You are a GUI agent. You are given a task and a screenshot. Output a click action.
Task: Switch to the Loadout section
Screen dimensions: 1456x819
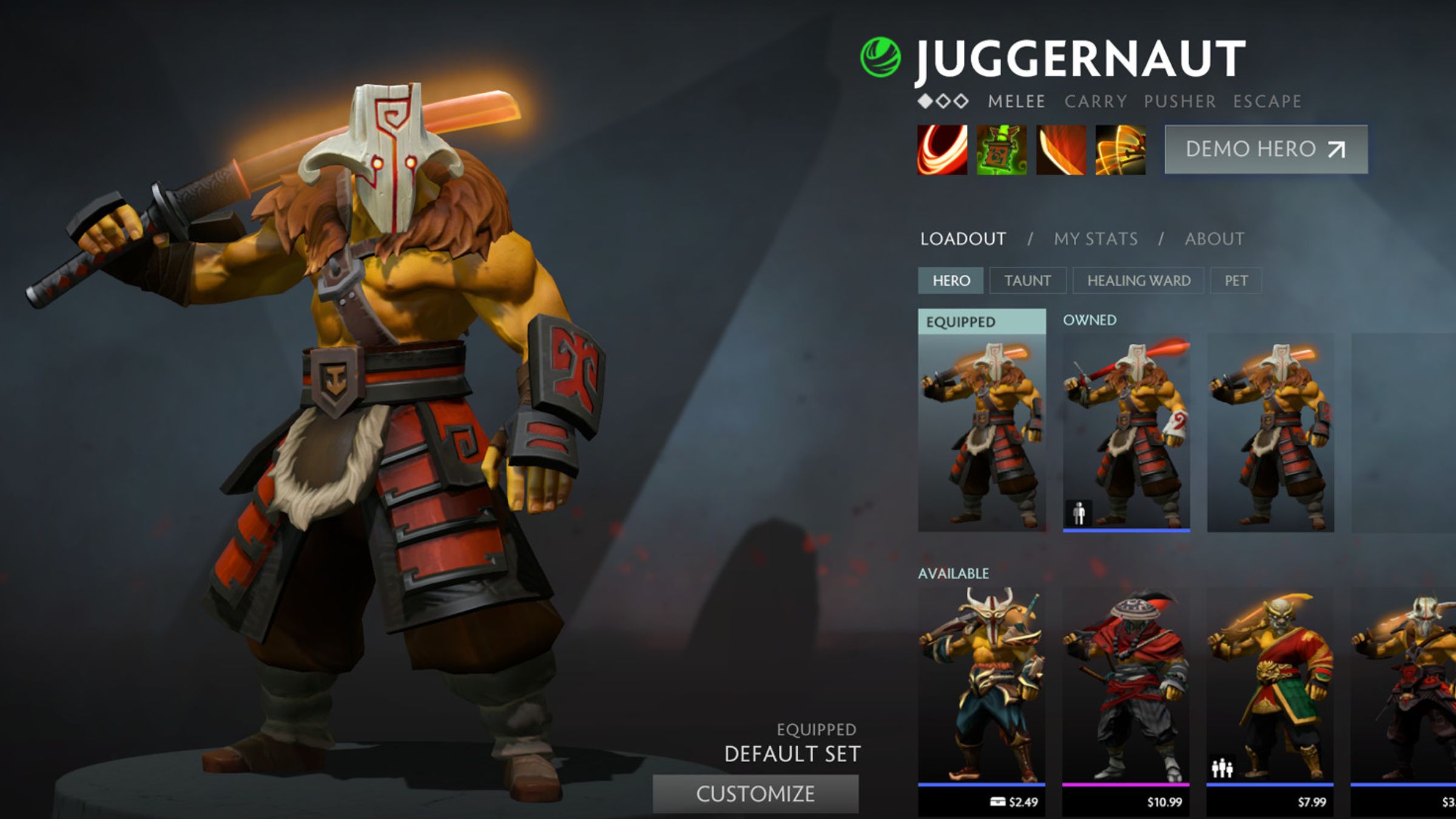[963, 239]
